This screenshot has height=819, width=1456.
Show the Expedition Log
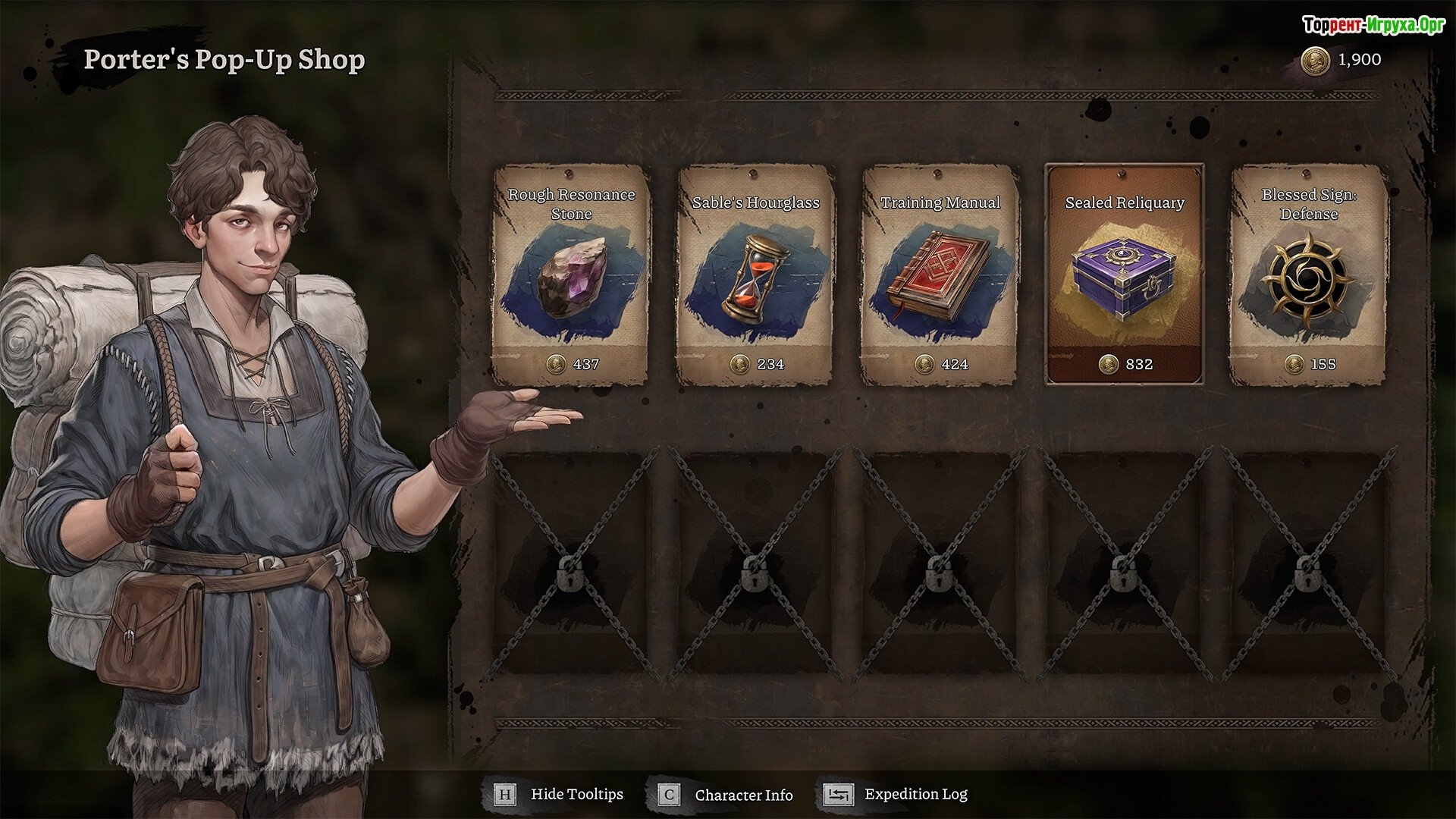(x=896, y=795)
